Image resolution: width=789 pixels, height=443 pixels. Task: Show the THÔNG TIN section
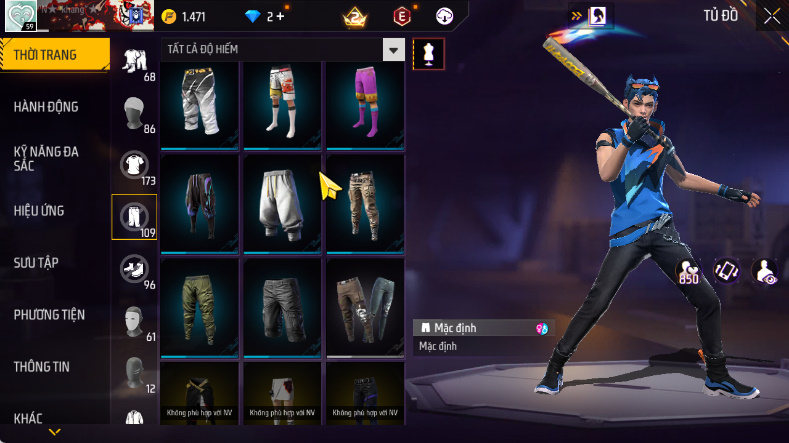click(42, 366)
